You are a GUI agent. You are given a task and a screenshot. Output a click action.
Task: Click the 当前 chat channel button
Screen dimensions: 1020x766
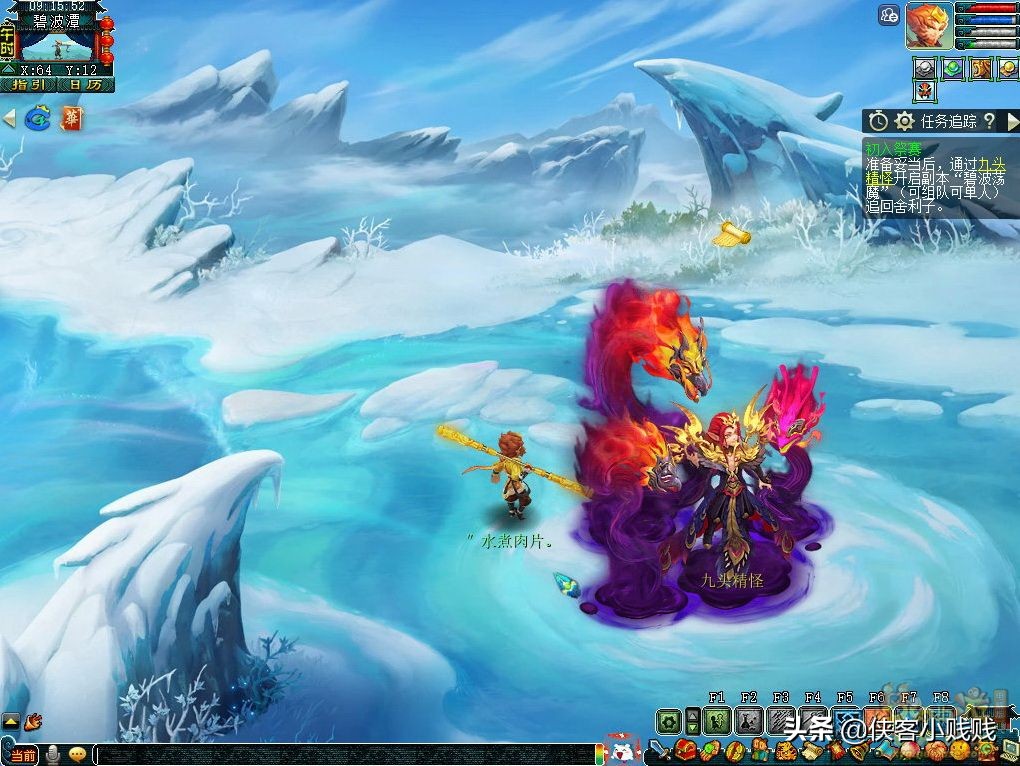tap(23, 755)
